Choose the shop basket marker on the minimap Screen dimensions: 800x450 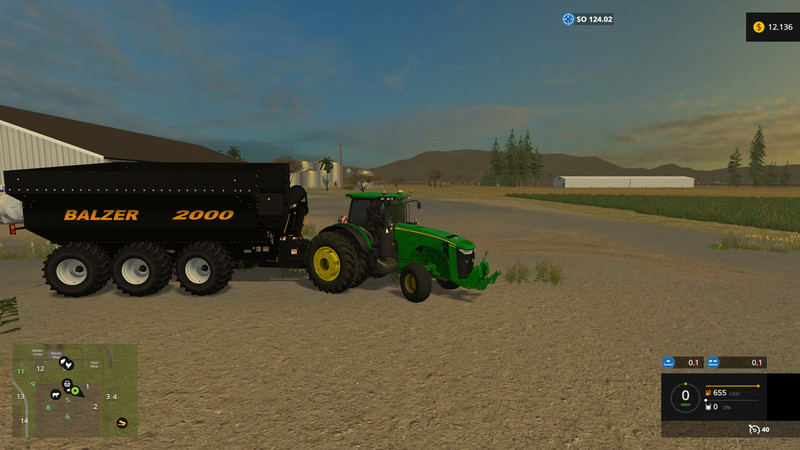[x=67, y=383]
